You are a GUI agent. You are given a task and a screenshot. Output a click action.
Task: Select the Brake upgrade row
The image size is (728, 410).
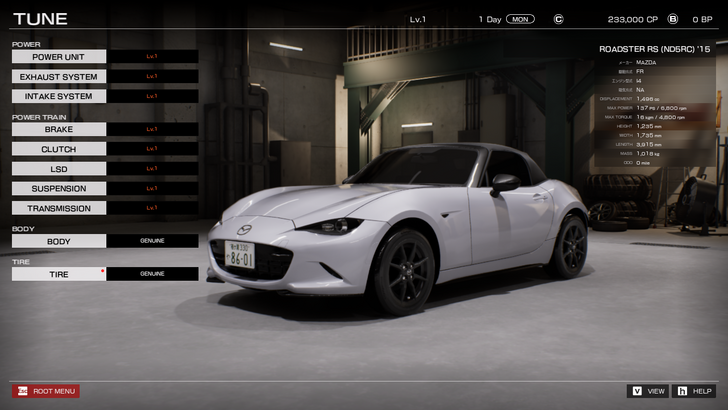[59, 129]
